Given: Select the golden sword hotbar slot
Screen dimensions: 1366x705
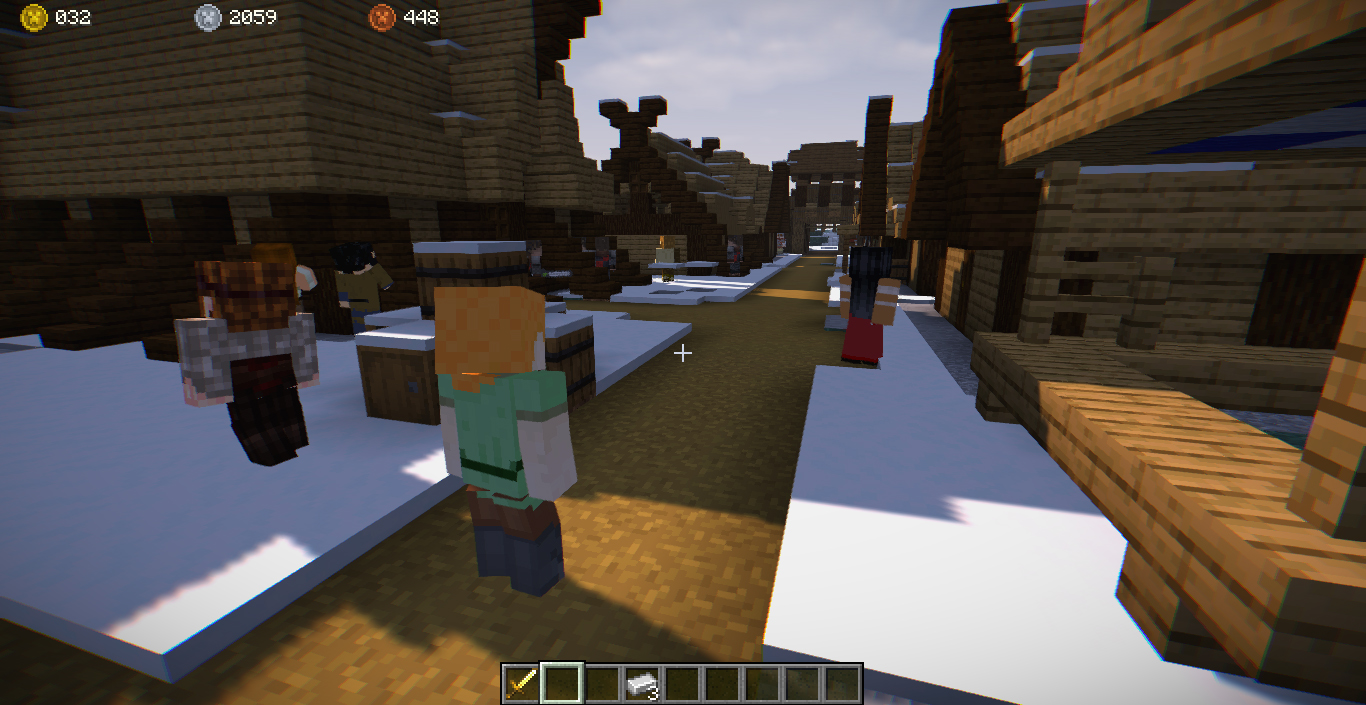Looking at the screenshot, I should coord(520,684).
